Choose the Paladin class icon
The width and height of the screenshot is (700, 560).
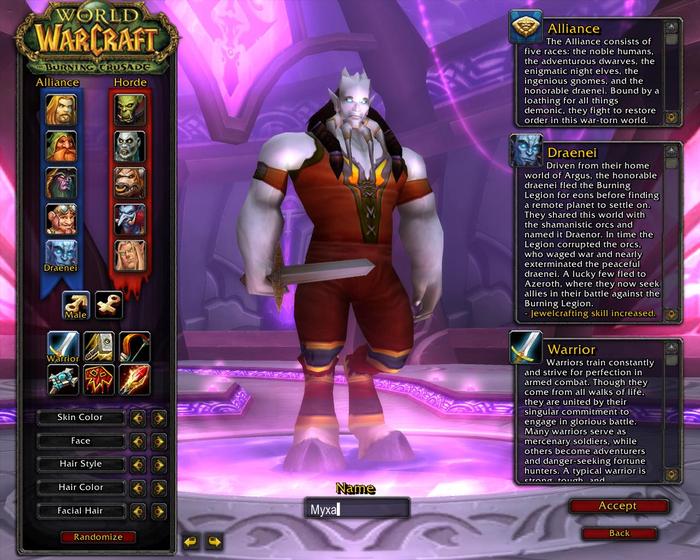(98, 347)
